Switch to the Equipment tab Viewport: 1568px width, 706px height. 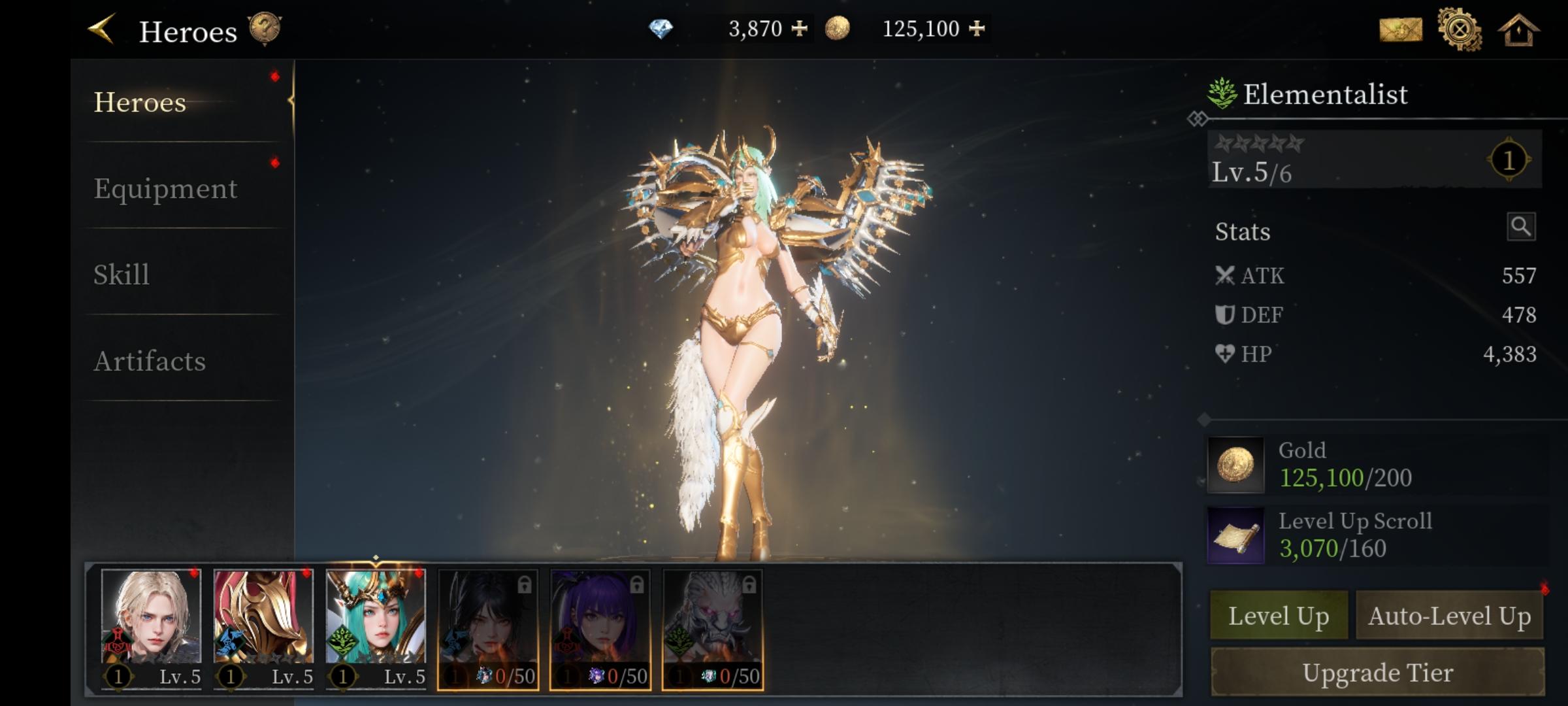tap(165, 189)
